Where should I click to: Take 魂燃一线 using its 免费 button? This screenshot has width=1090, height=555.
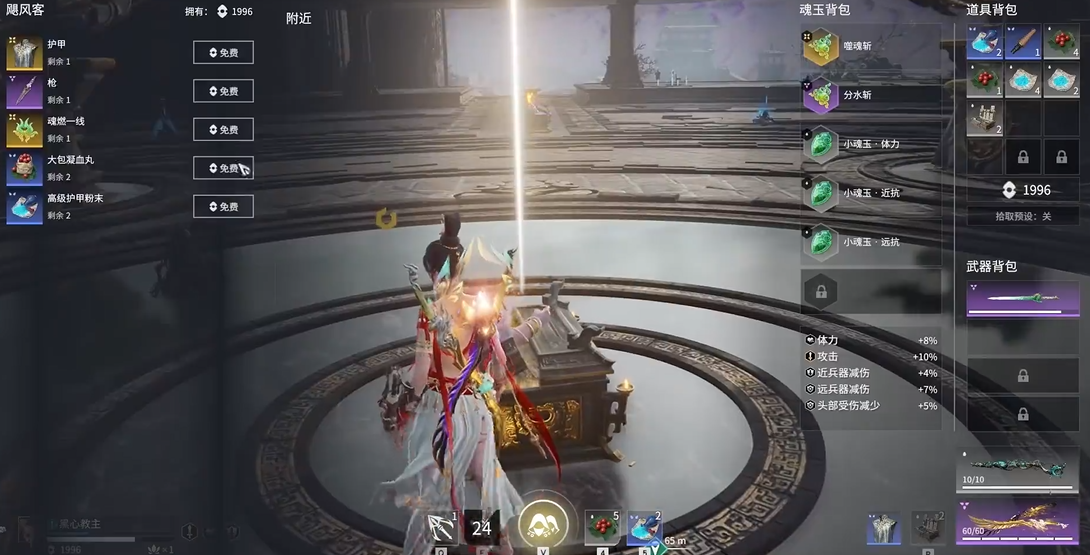tap(223, 130)
